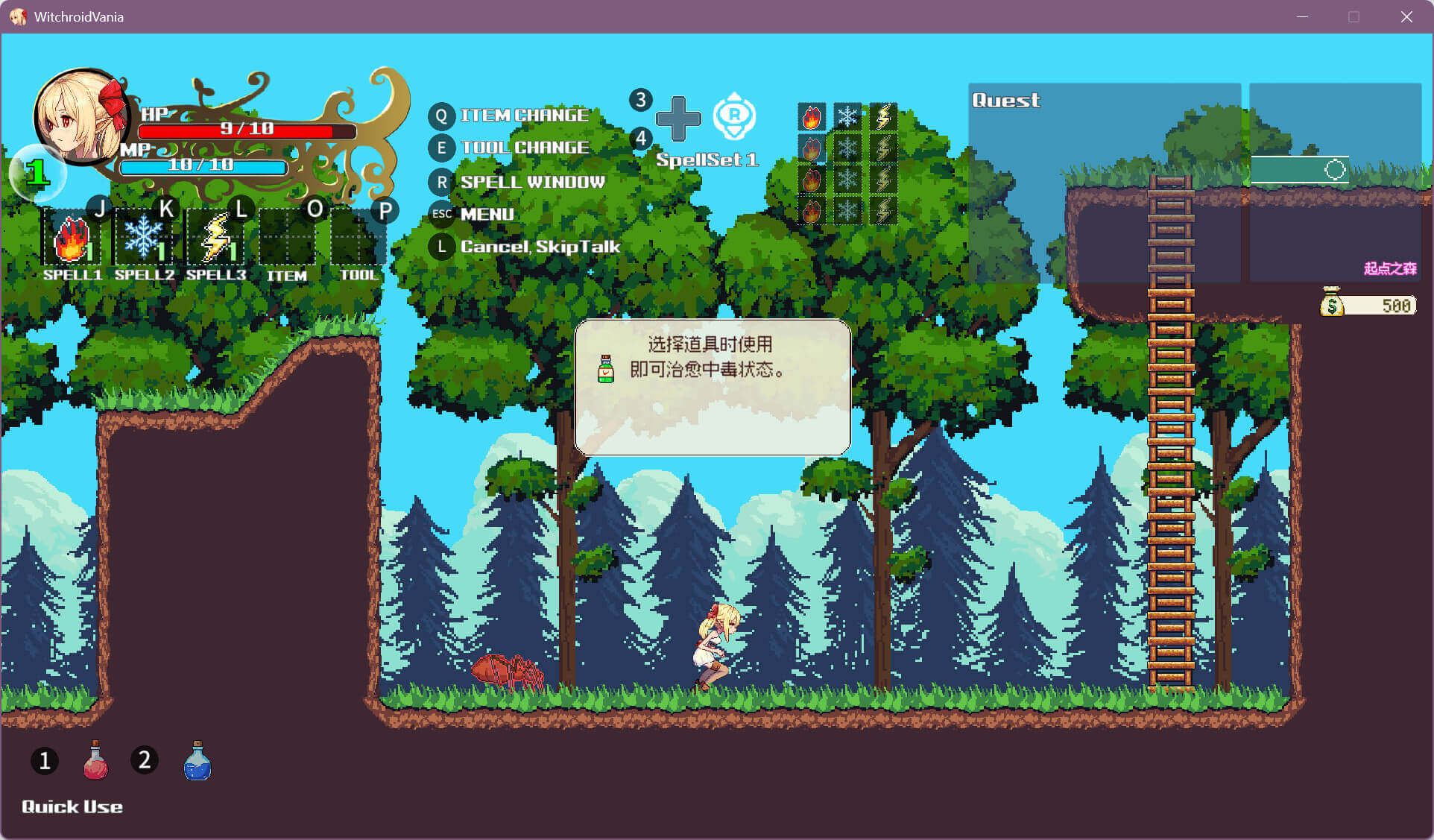
Task: Click the red health potion quick use
Action: click(95, 761)
